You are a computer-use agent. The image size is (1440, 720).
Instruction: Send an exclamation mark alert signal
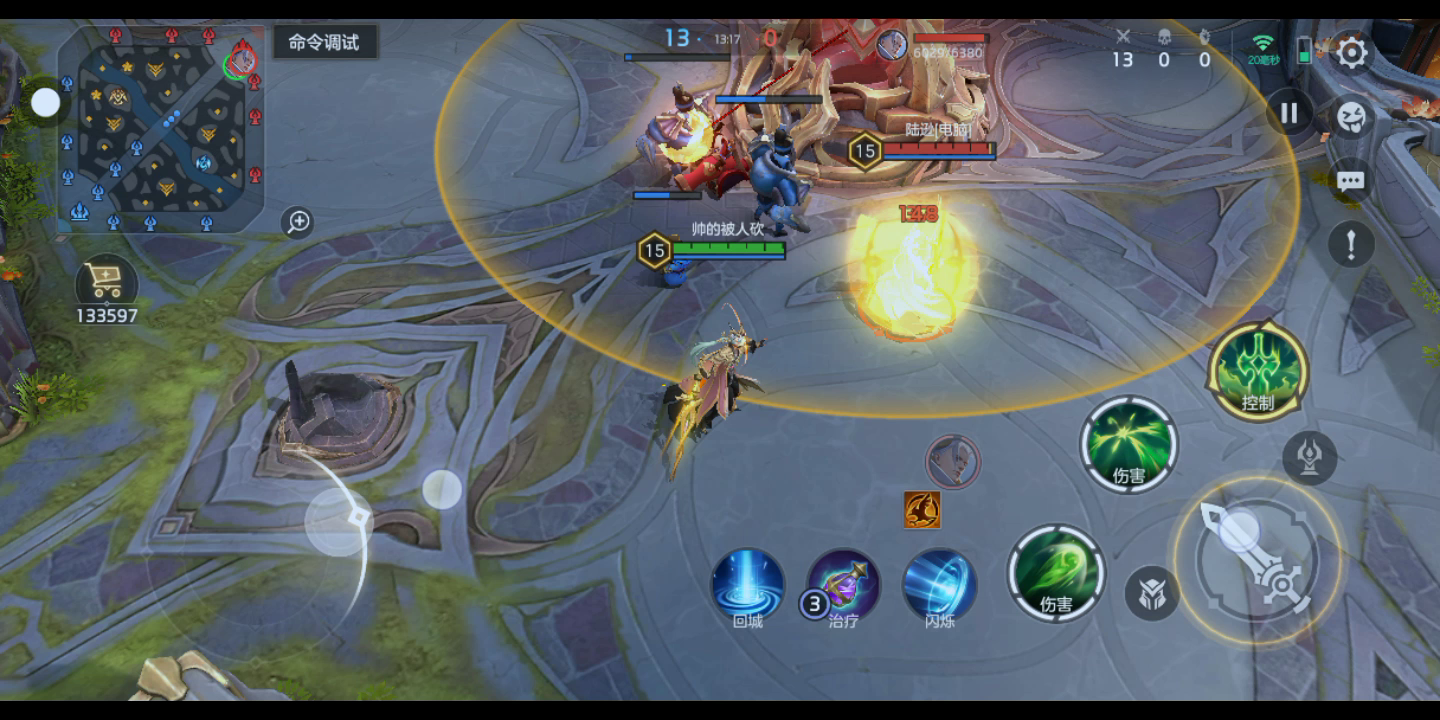tap(1351, 244)
